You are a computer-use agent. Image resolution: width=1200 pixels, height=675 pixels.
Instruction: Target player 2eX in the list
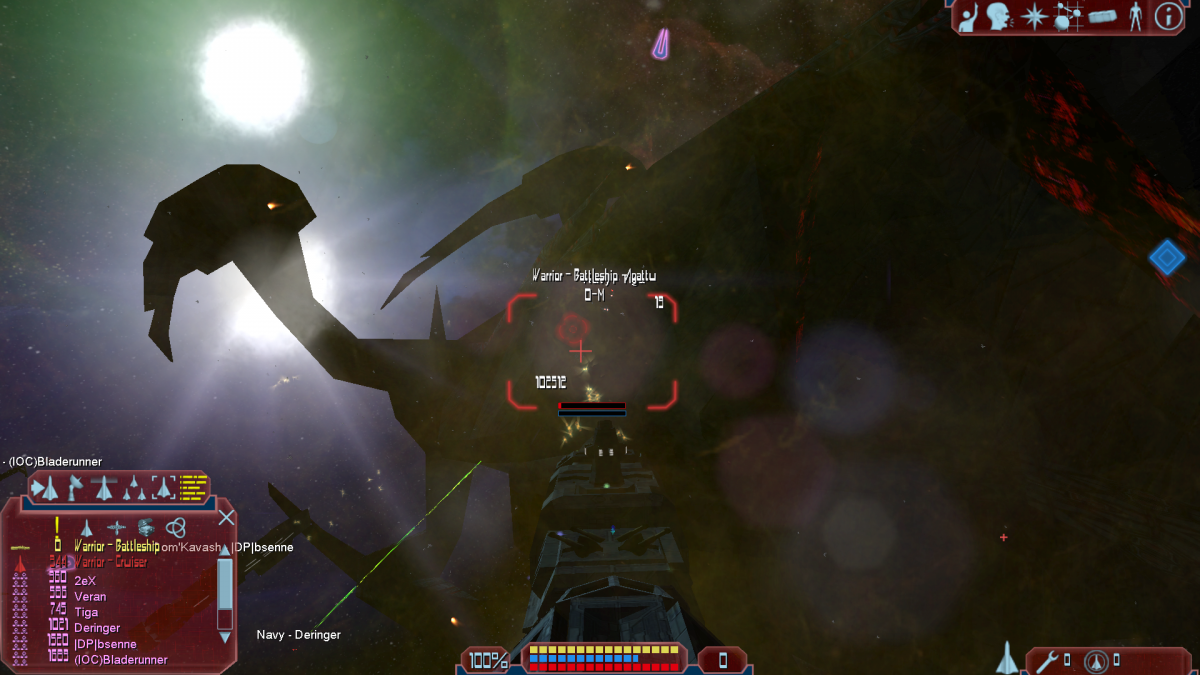click(x=85, y=581)
